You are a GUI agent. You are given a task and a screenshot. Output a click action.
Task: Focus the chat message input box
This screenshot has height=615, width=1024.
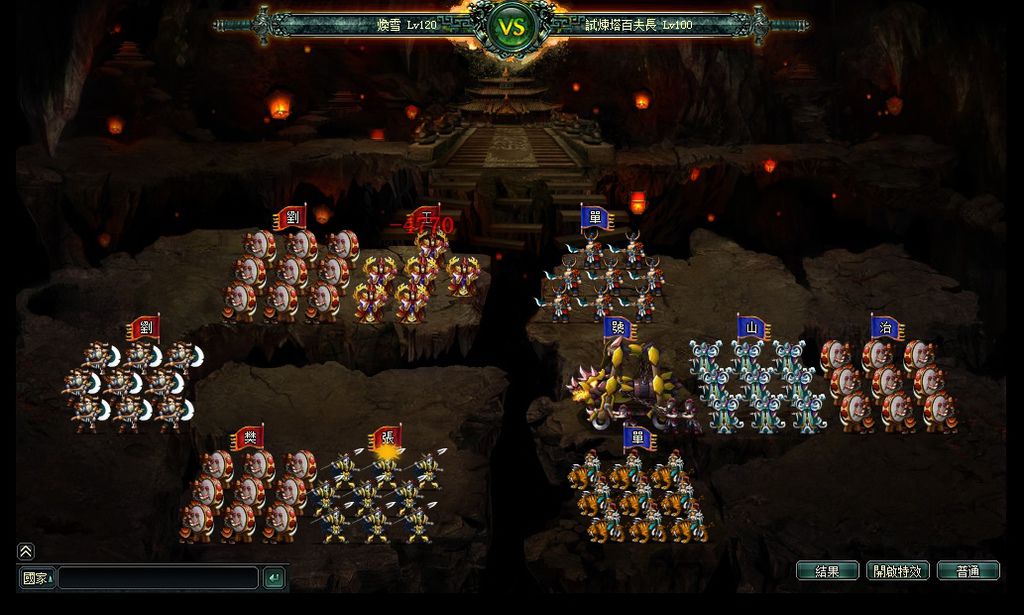pos(158,578)
